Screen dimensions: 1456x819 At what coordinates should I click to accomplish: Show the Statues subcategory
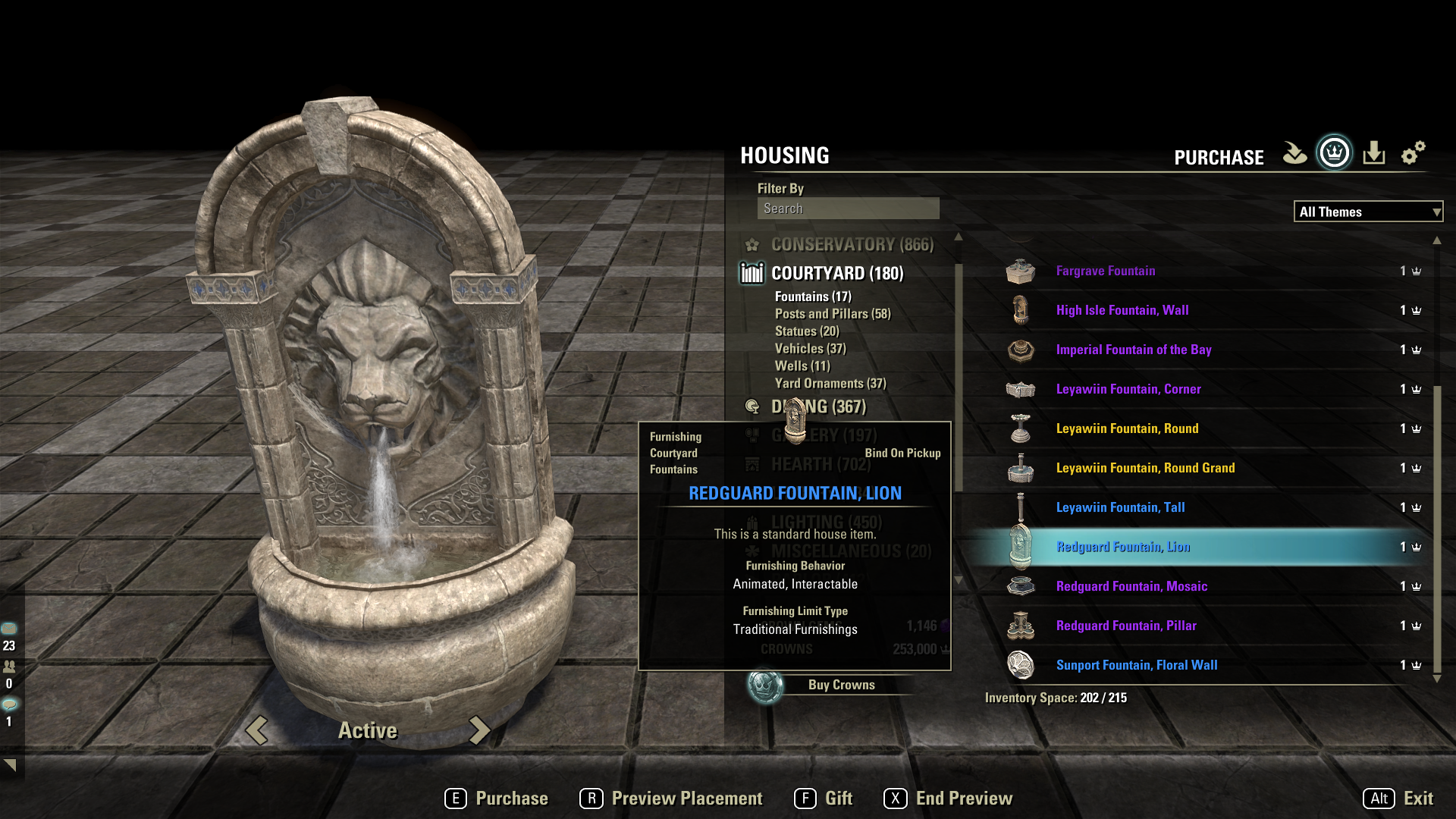(806, 331)
